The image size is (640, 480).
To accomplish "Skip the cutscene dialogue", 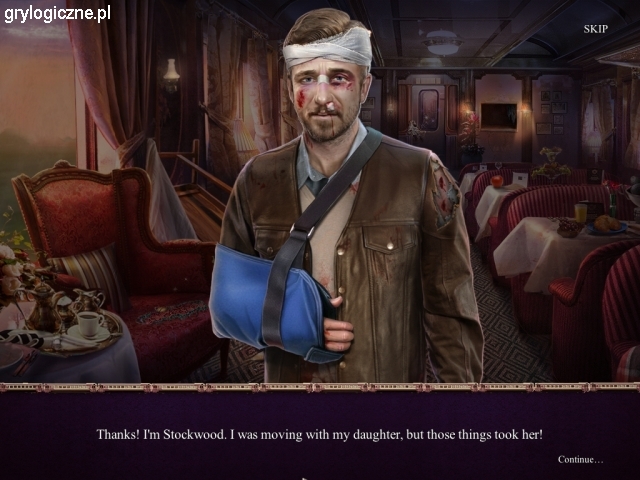I will (595, 29).
